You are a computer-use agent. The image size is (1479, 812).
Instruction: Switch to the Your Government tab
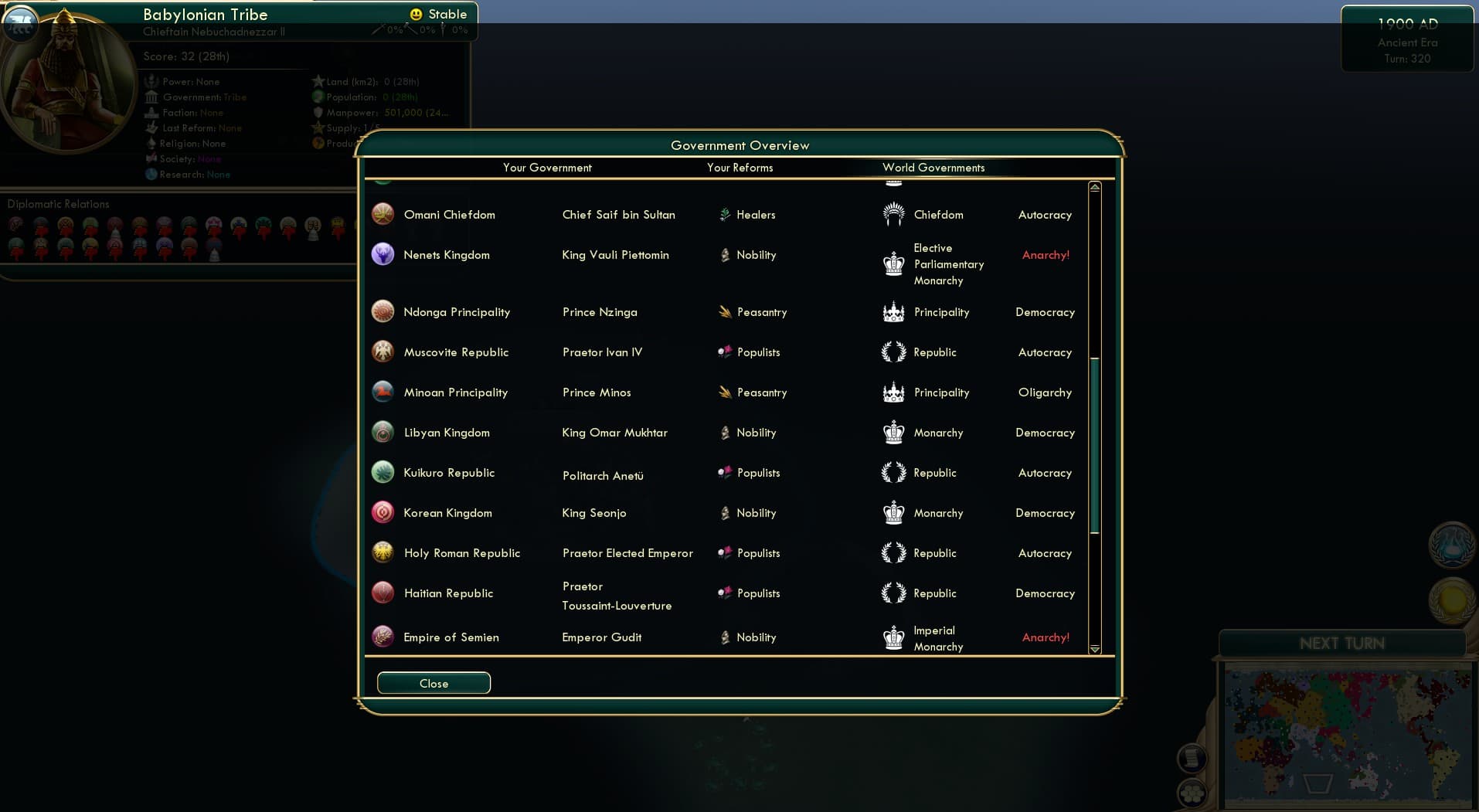tap(547, 168)
